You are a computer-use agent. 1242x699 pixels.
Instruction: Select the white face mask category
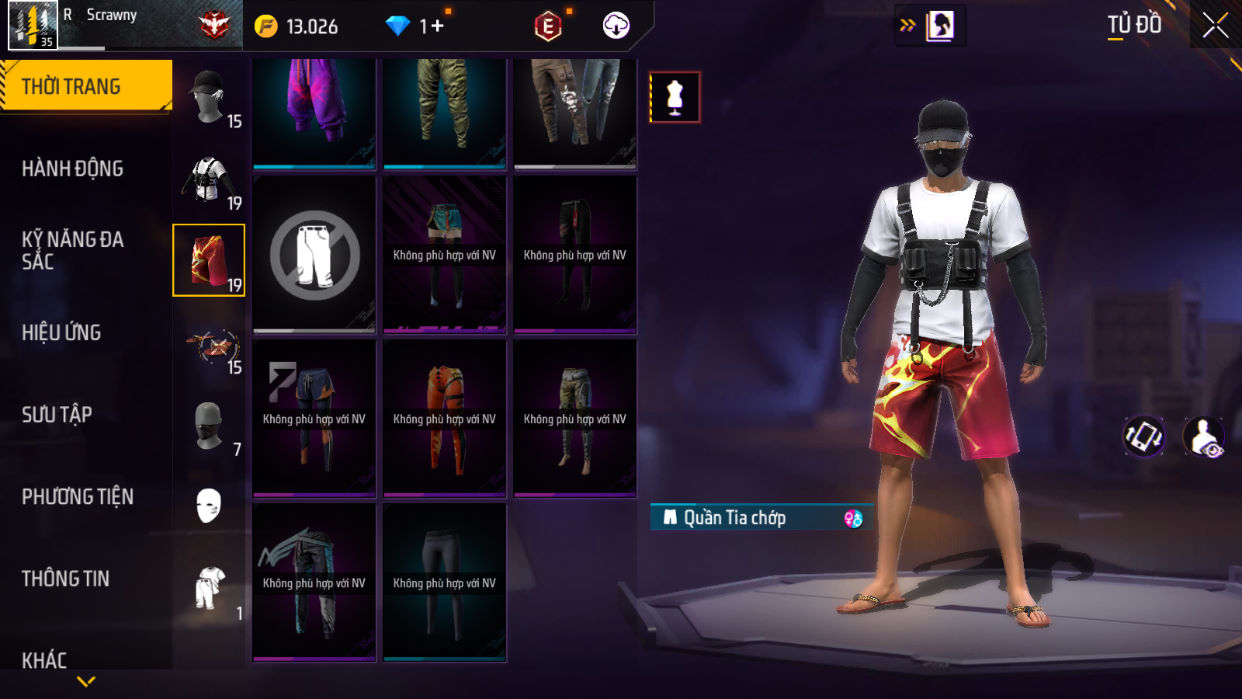pyautogui.click(x=209, y=506)
